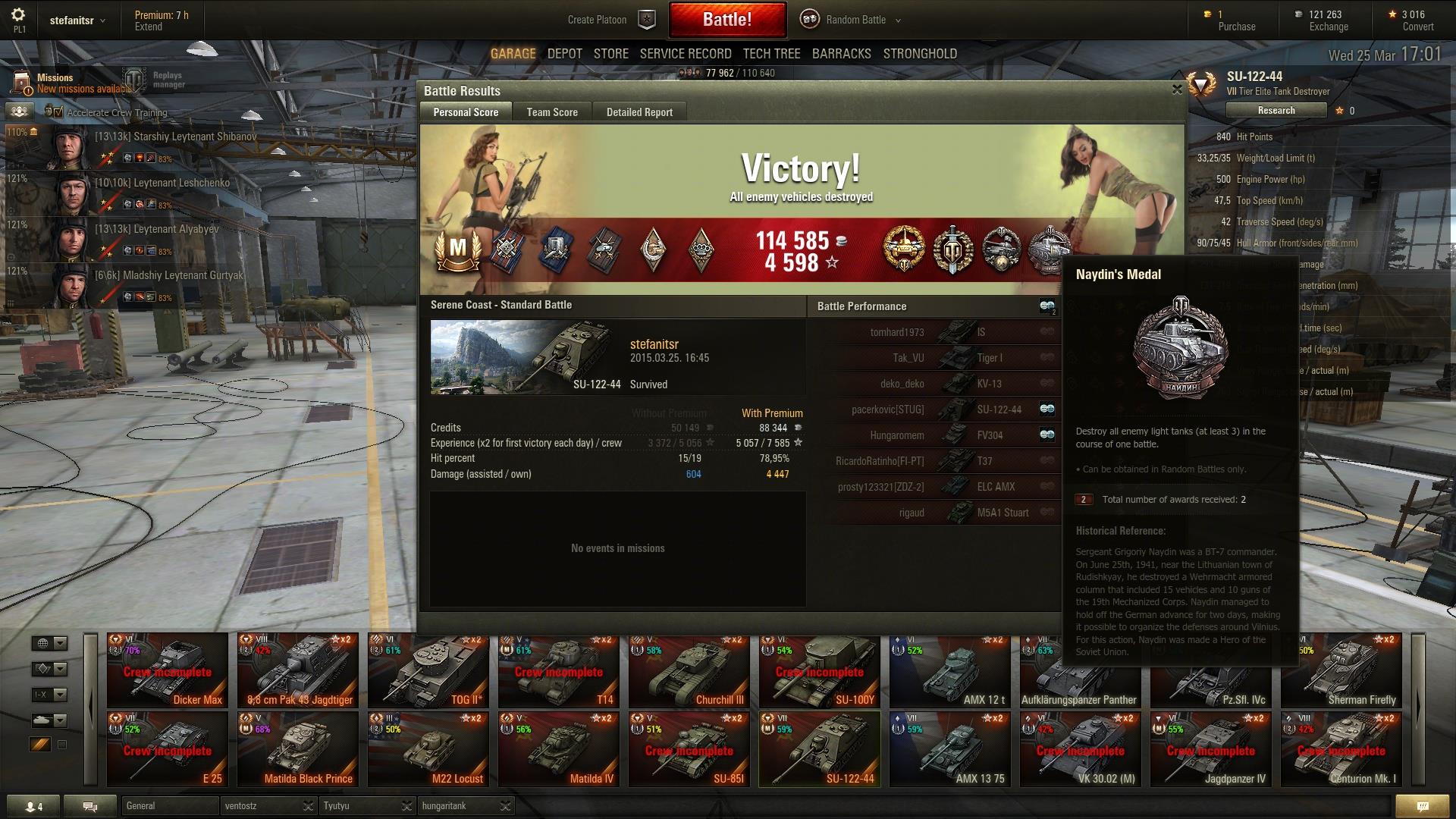Toggle the Accelerate Crew Training checkbox
This screenshot has width=1456, height=819.
tap(59, 112)
